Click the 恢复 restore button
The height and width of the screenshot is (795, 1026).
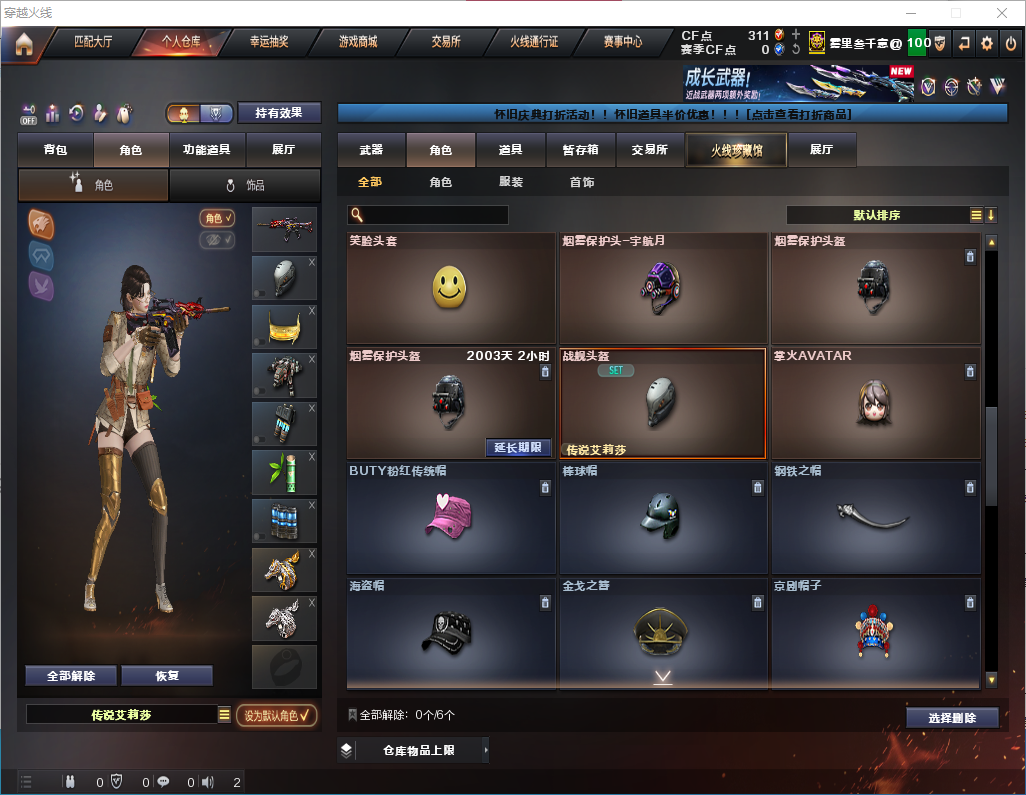point(167,676)
